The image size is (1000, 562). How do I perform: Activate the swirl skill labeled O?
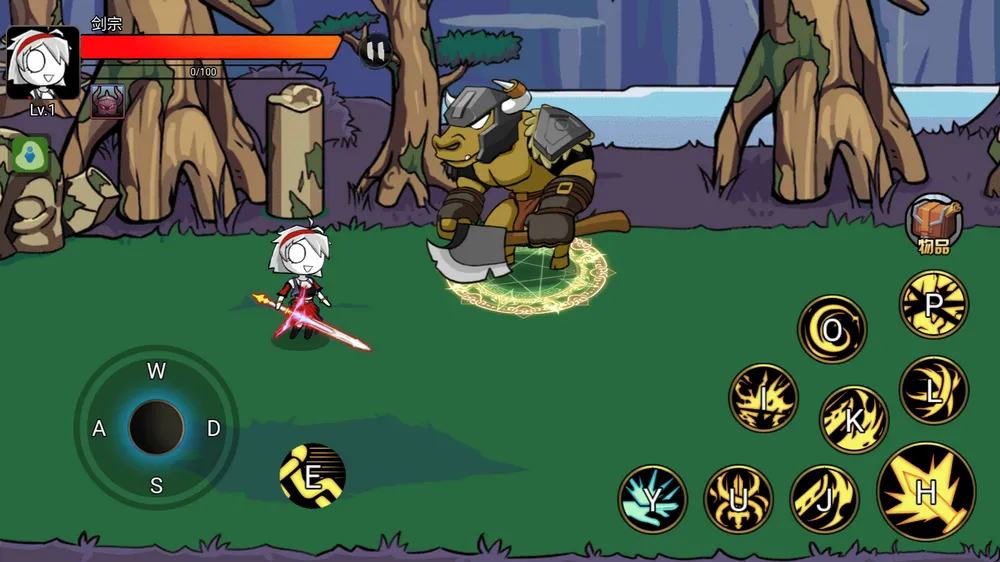point(832,330)
